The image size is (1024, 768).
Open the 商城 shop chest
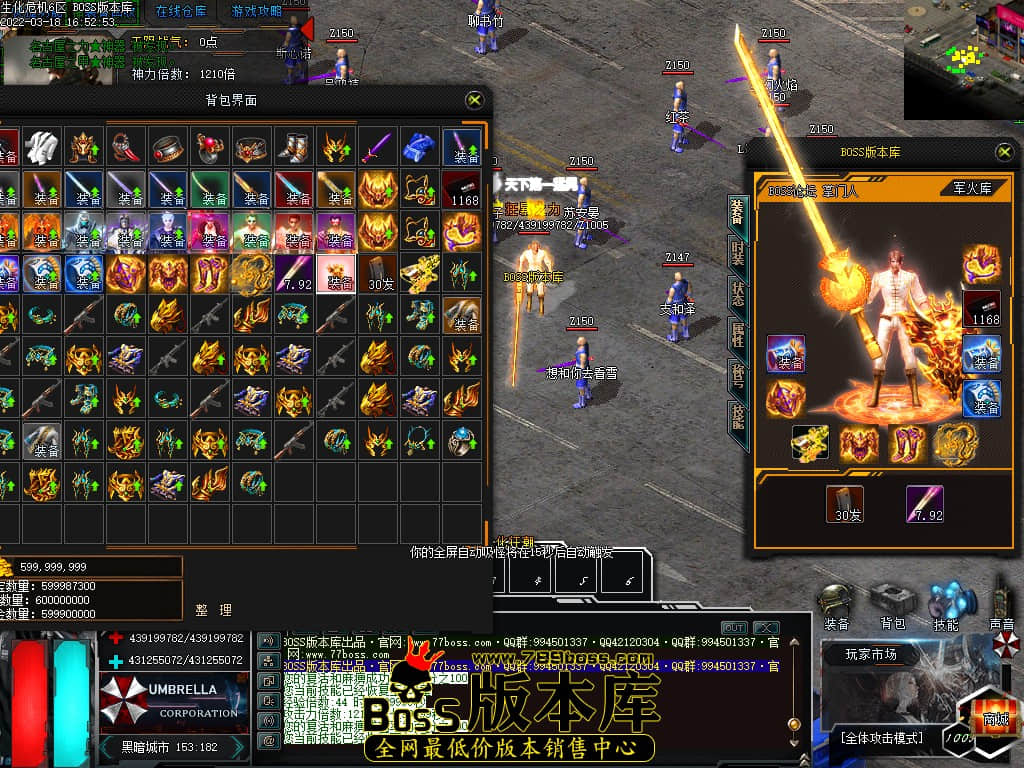(994, 718)
